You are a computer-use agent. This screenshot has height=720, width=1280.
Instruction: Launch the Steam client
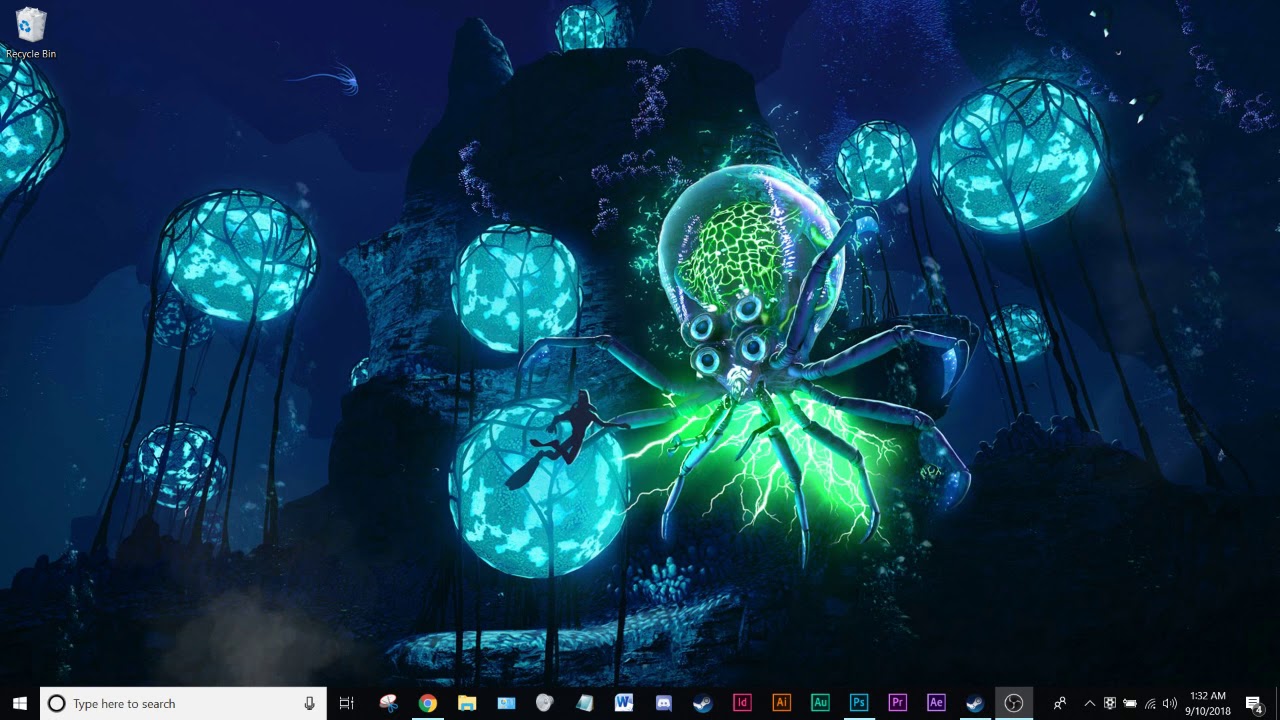tap(701, 703)
